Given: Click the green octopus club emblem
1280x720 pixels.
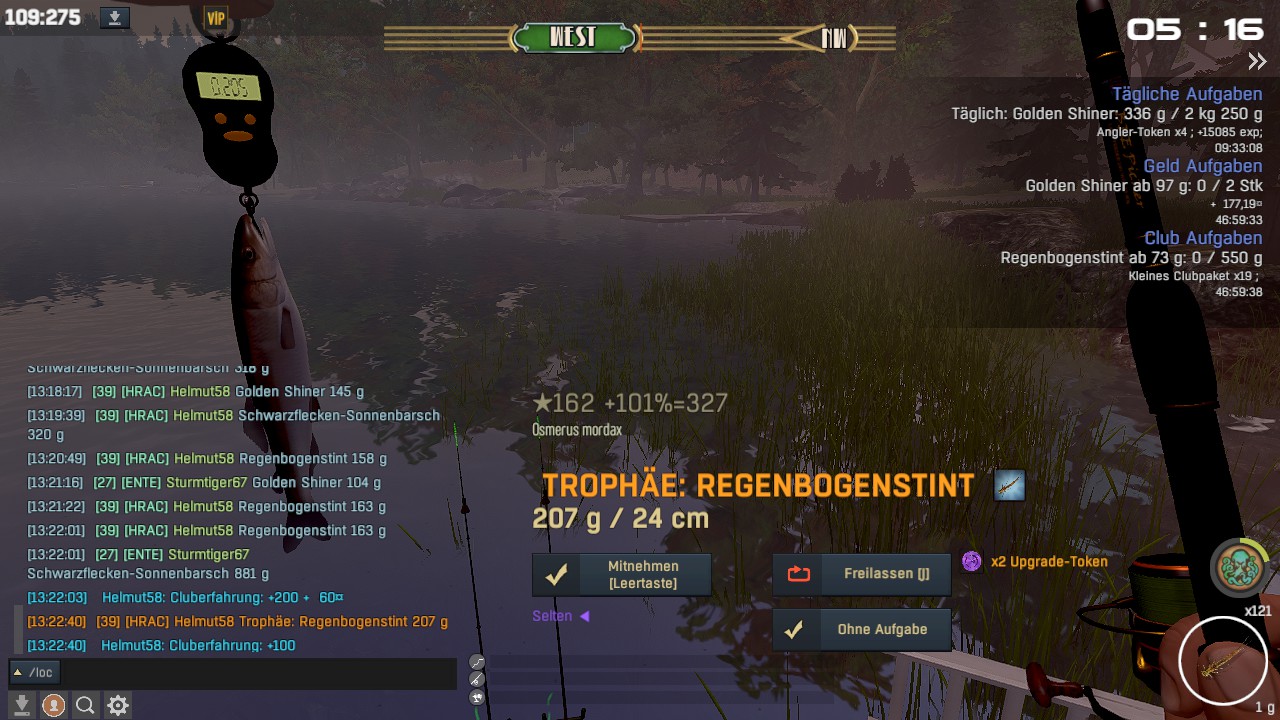Looking at the screenshot, I should (1238, 567).
